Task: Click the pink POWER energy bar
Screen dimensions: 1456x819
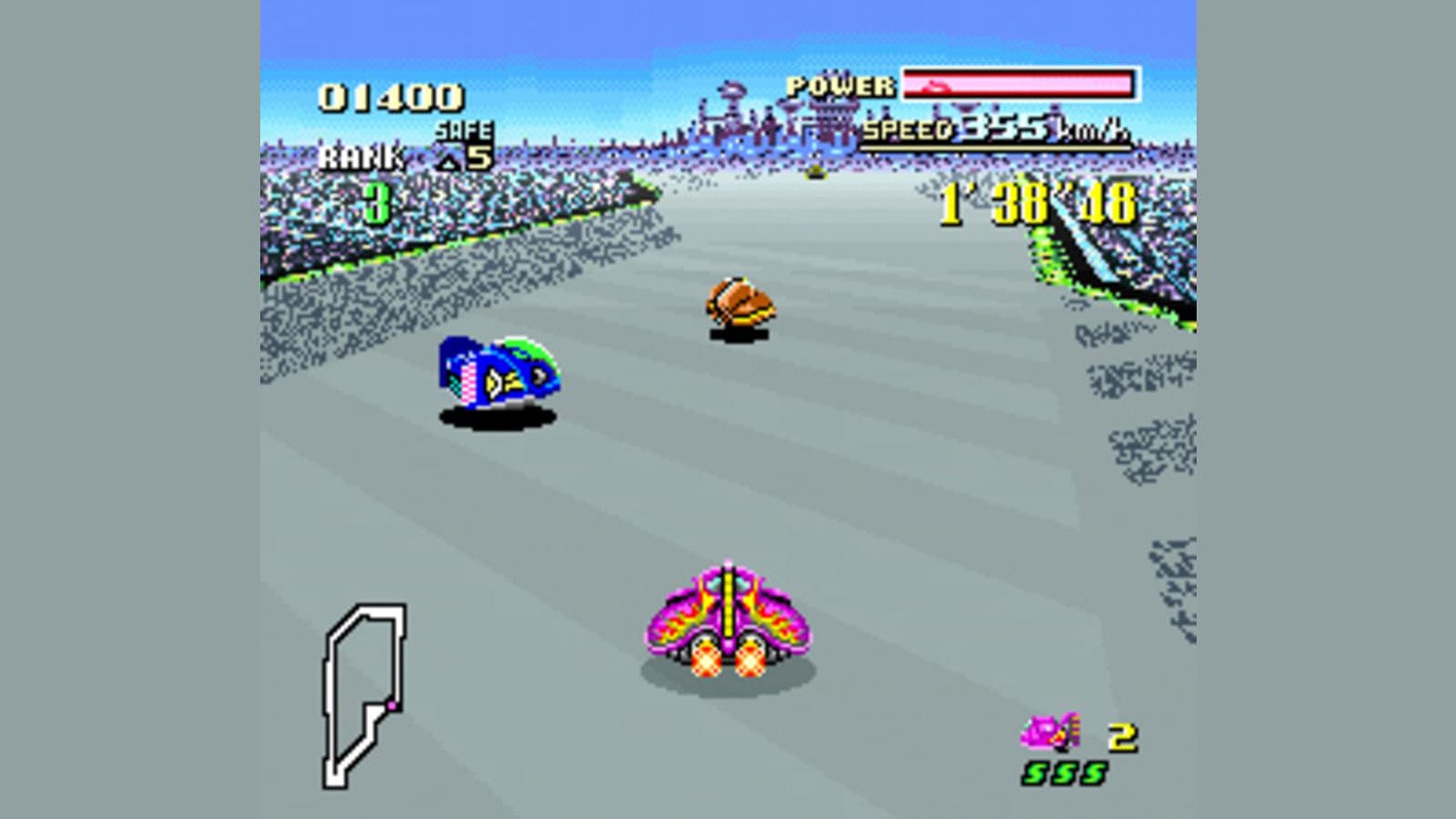Action: coord(1017,84)
